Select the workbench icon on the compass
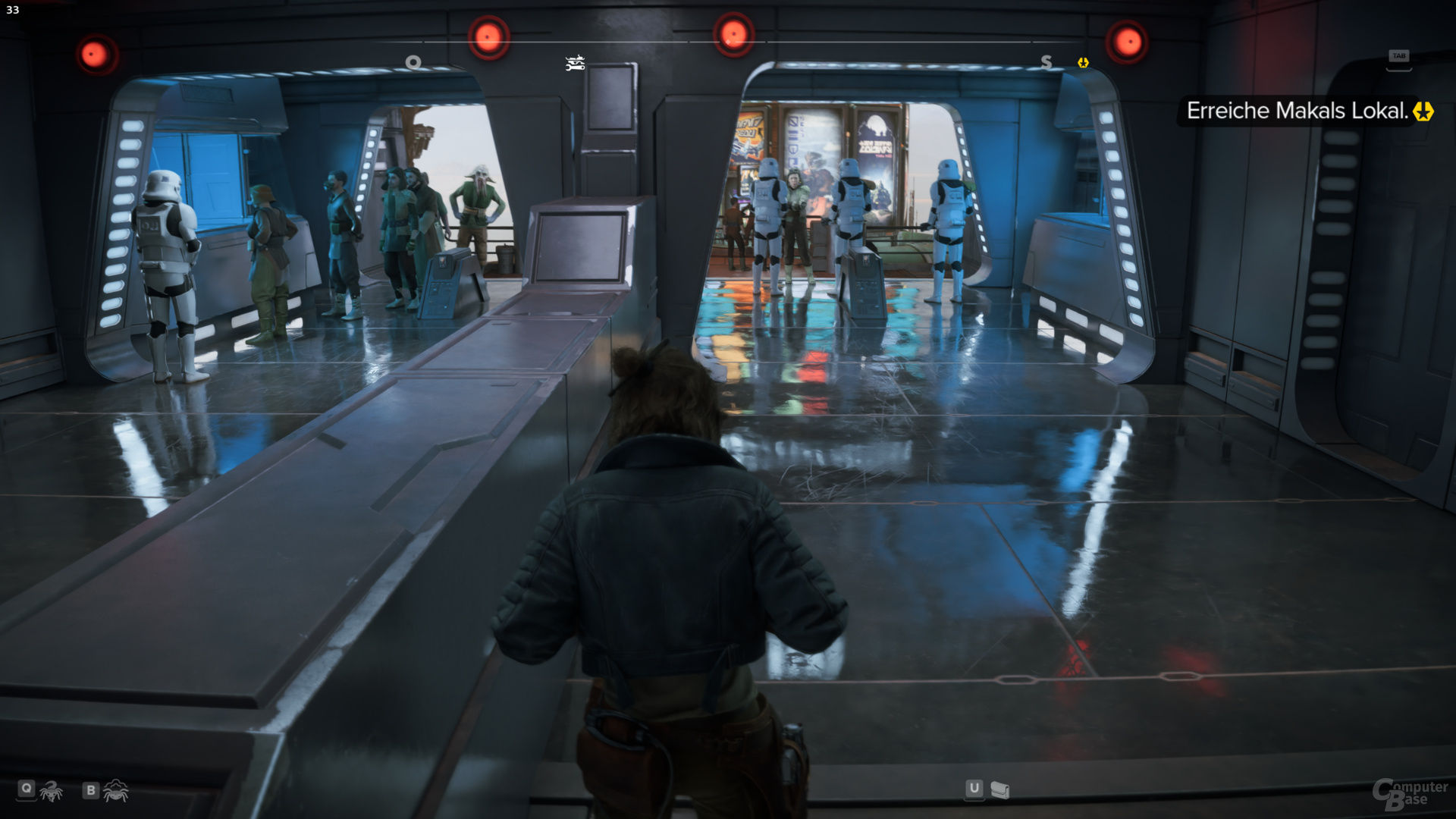The width and height of the screenshot is (1456, 819). point(574,64)
